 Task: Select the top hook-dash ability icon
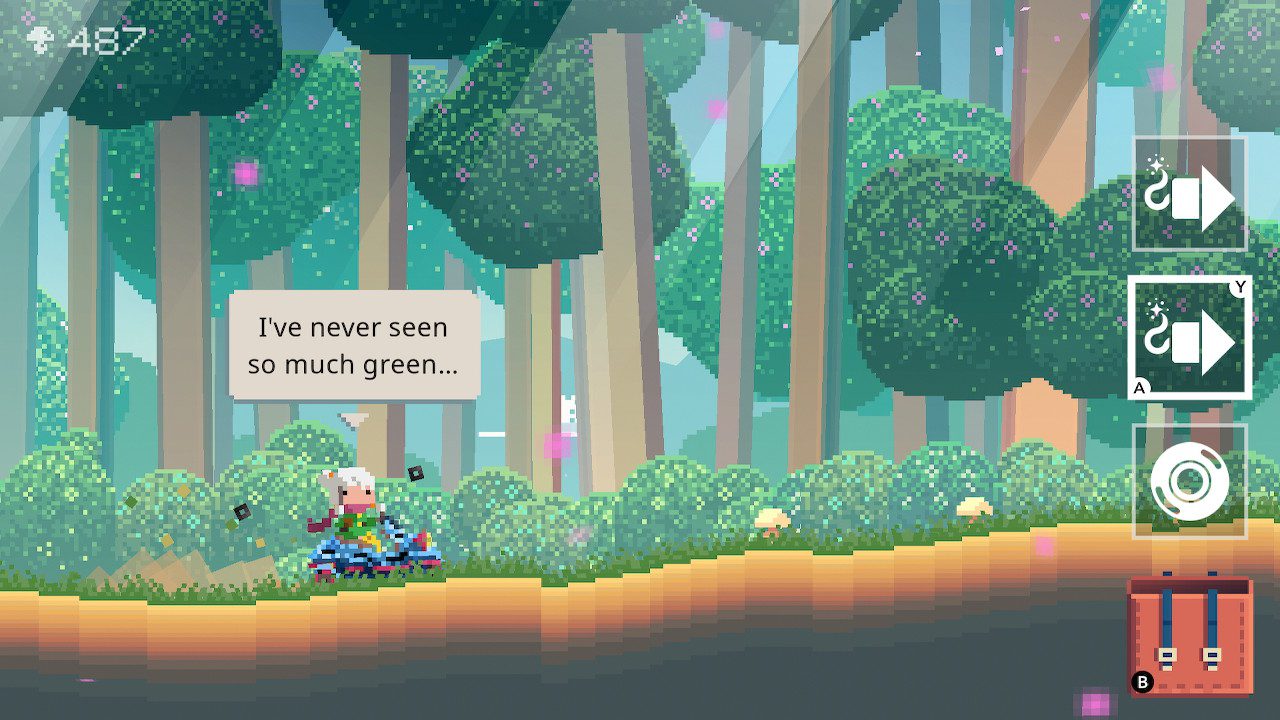tap(1192, 192)
